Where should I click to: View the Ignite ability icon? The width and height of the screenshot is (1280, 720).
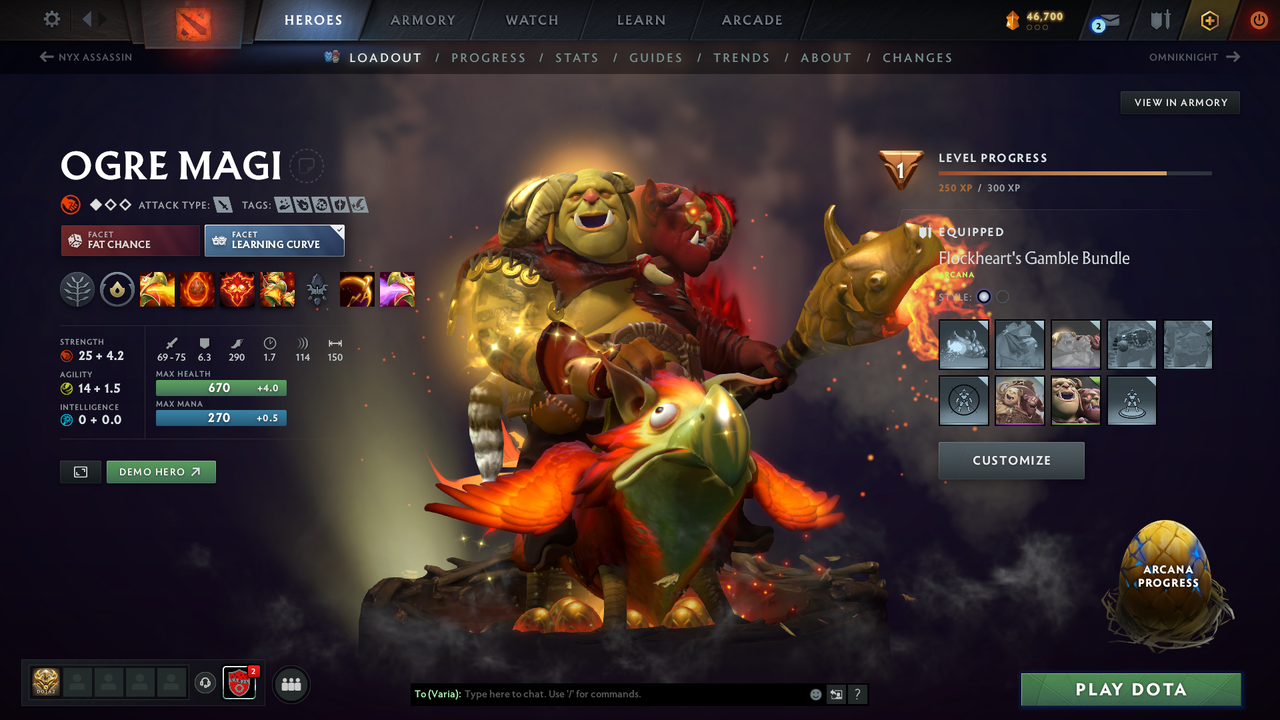pyautogui.click(x=196, y=289)
